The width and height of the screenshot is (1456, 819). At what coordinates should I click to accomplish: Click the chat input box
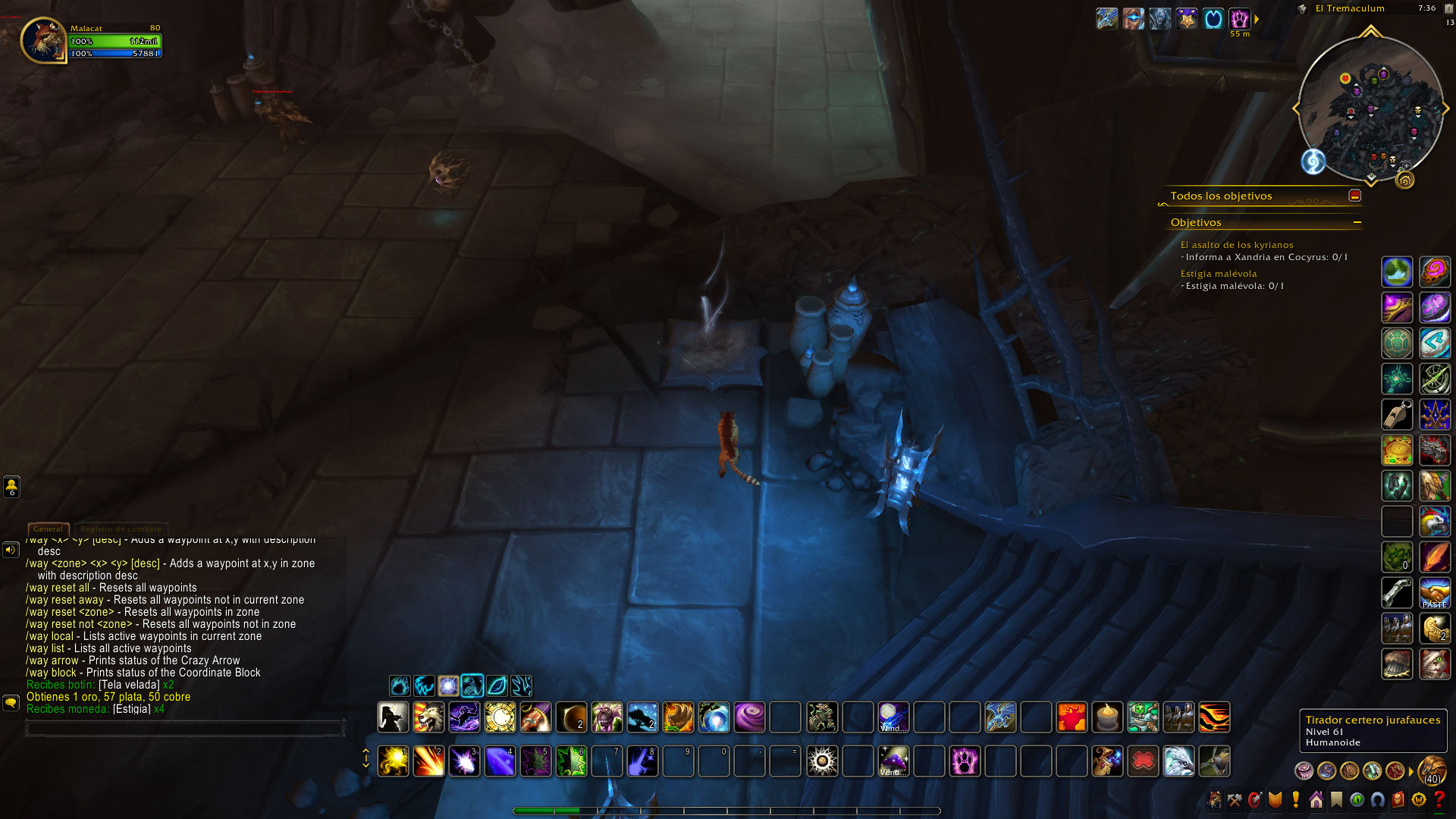[185, 729]
